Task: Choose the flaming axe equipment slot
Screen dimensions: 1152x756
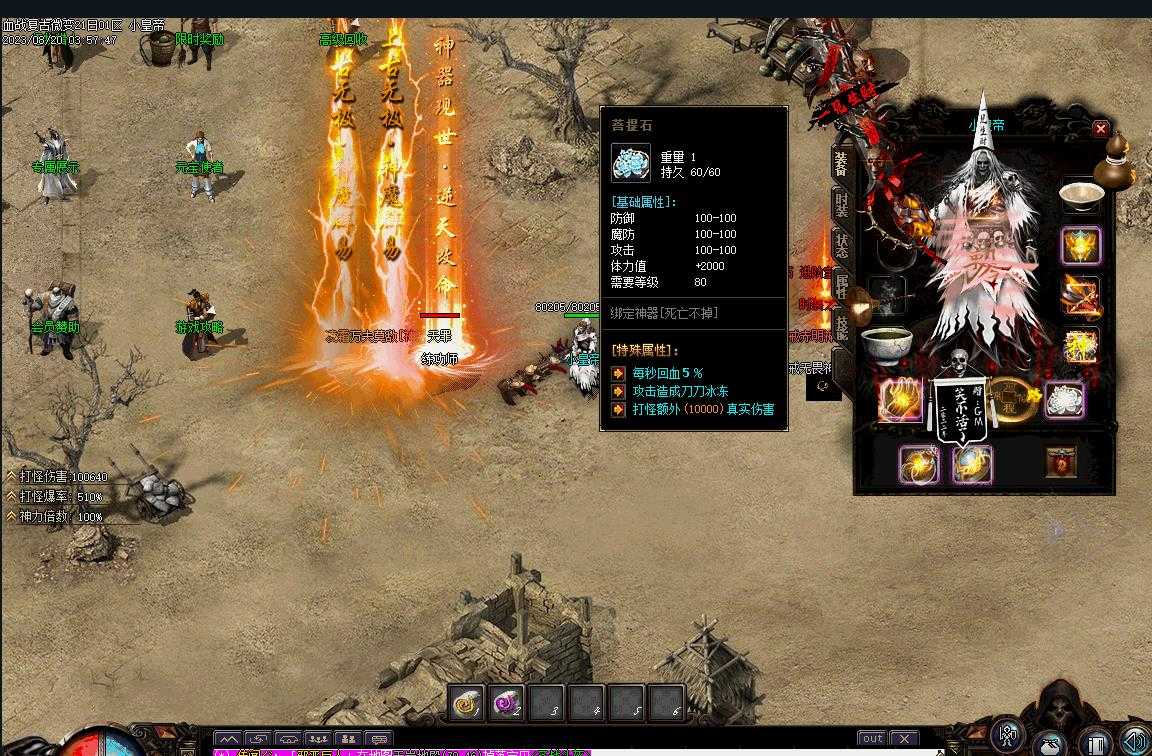Action: tap(1080, 295)
